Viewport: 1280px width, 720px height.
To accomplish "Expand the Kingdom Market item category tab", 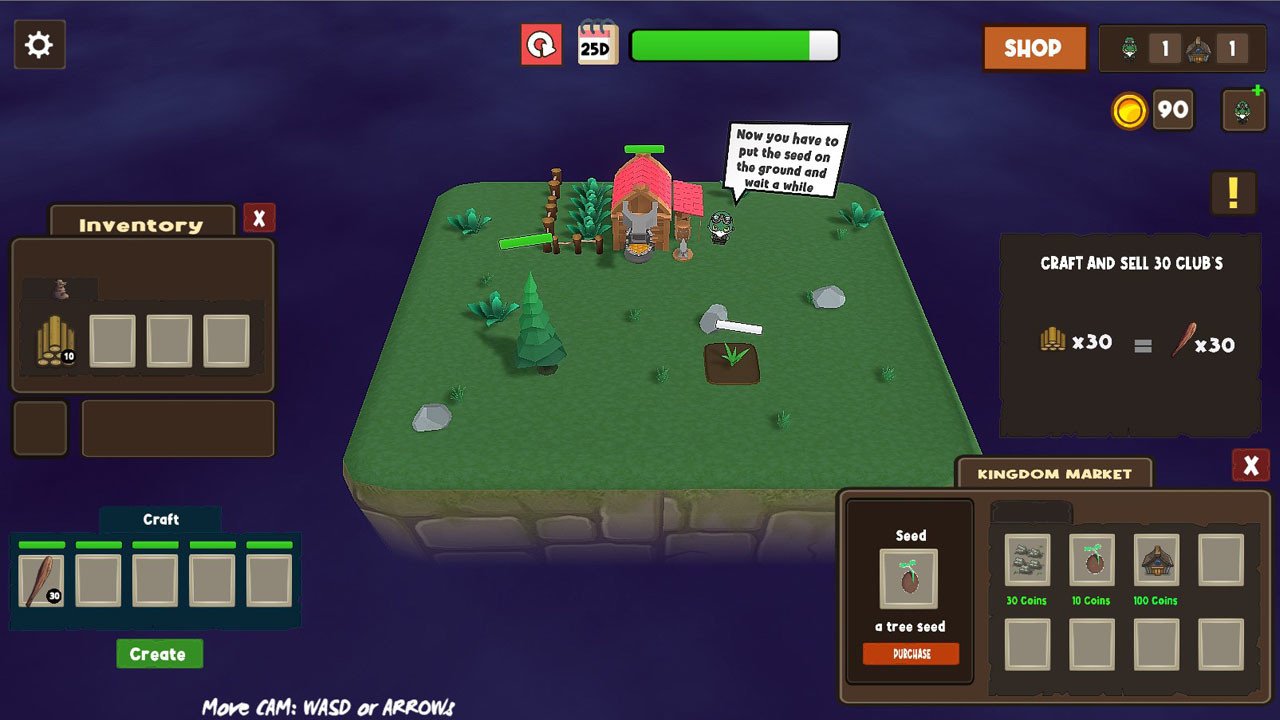I will [x=1030, y=512].
